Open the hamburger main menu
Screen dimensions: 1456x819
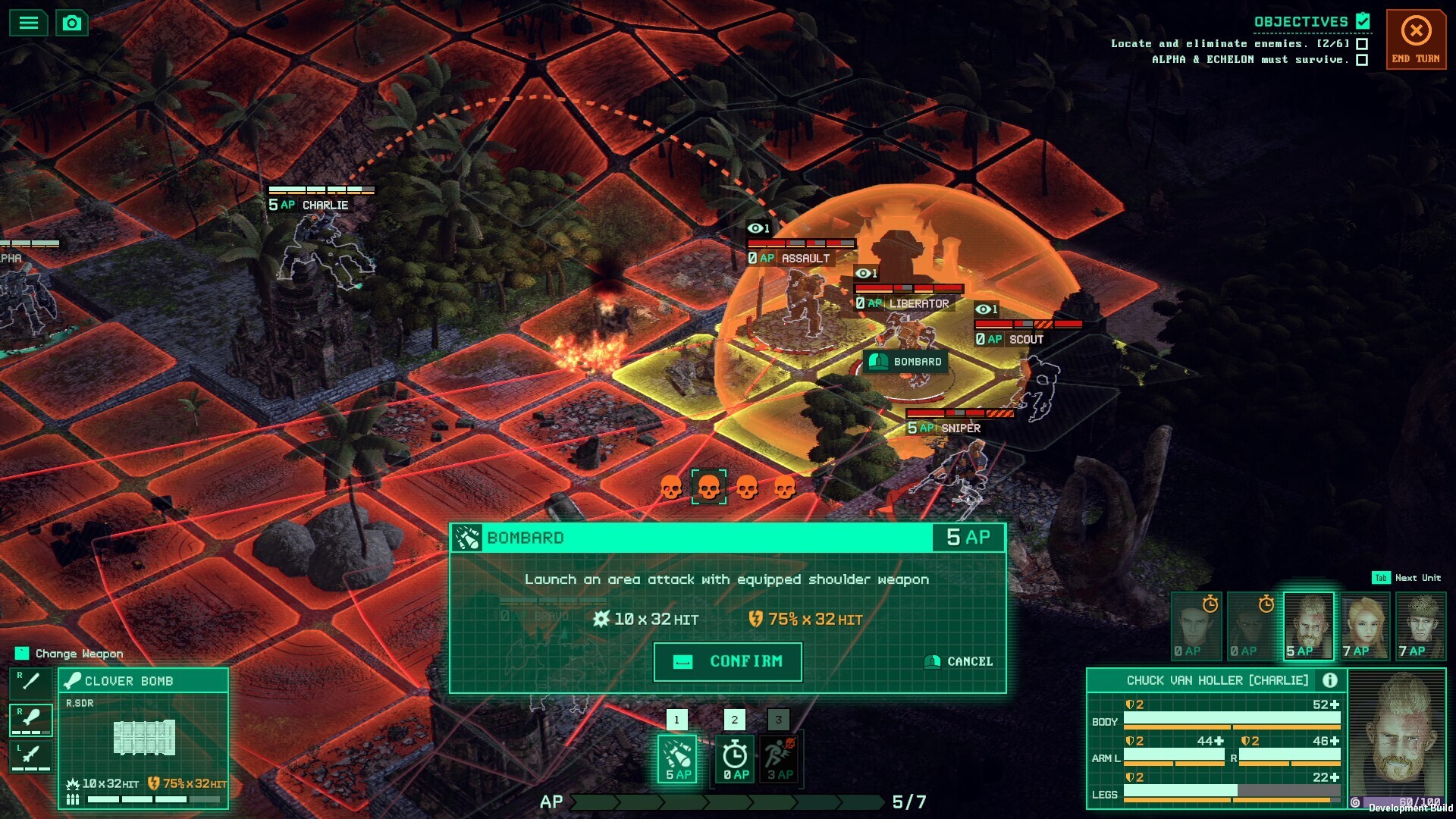(x=29, y=23)
